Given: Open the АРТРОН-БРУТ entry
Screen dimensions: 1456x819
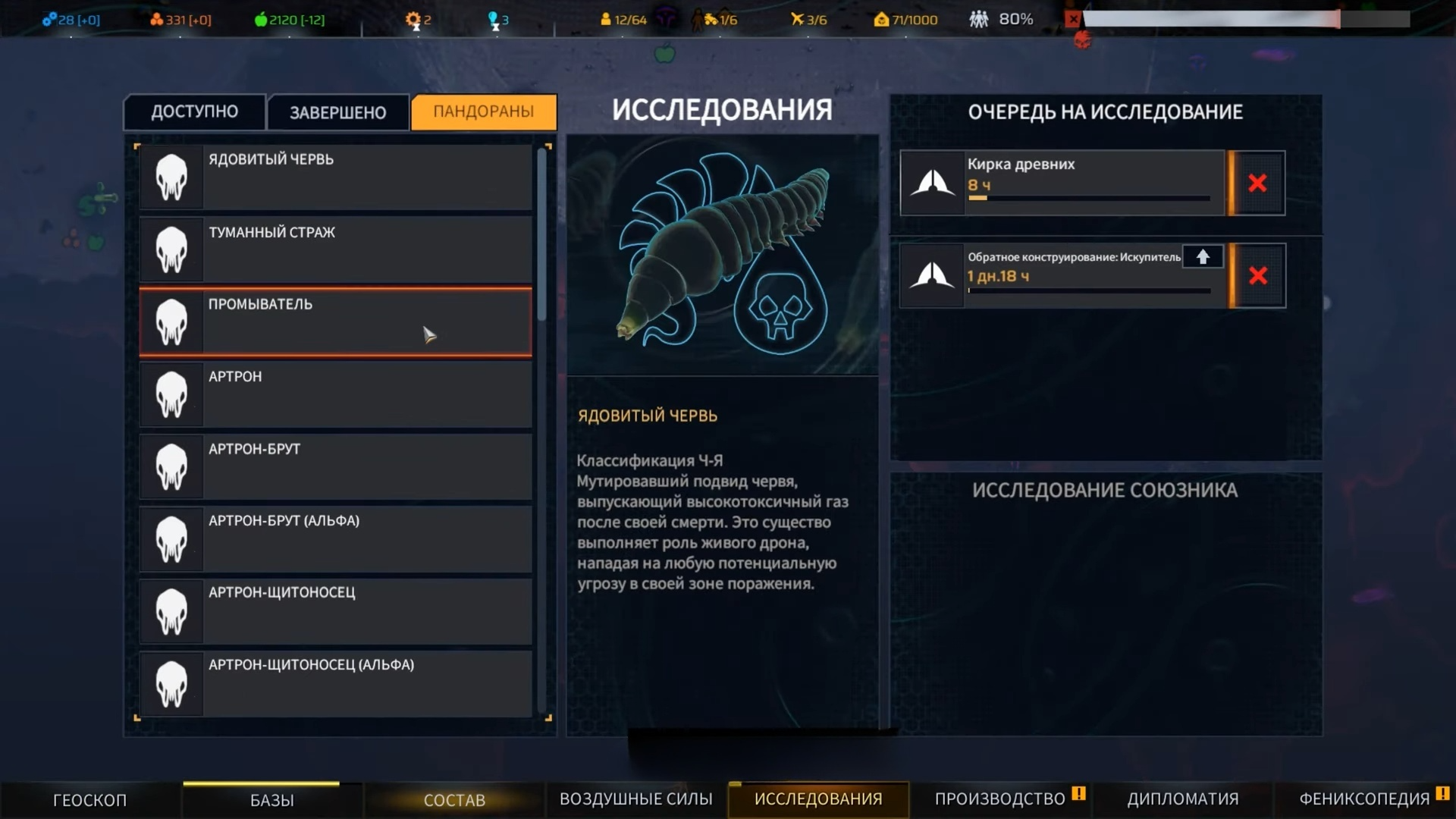Looking at the screenshot, I should (335, 466).
